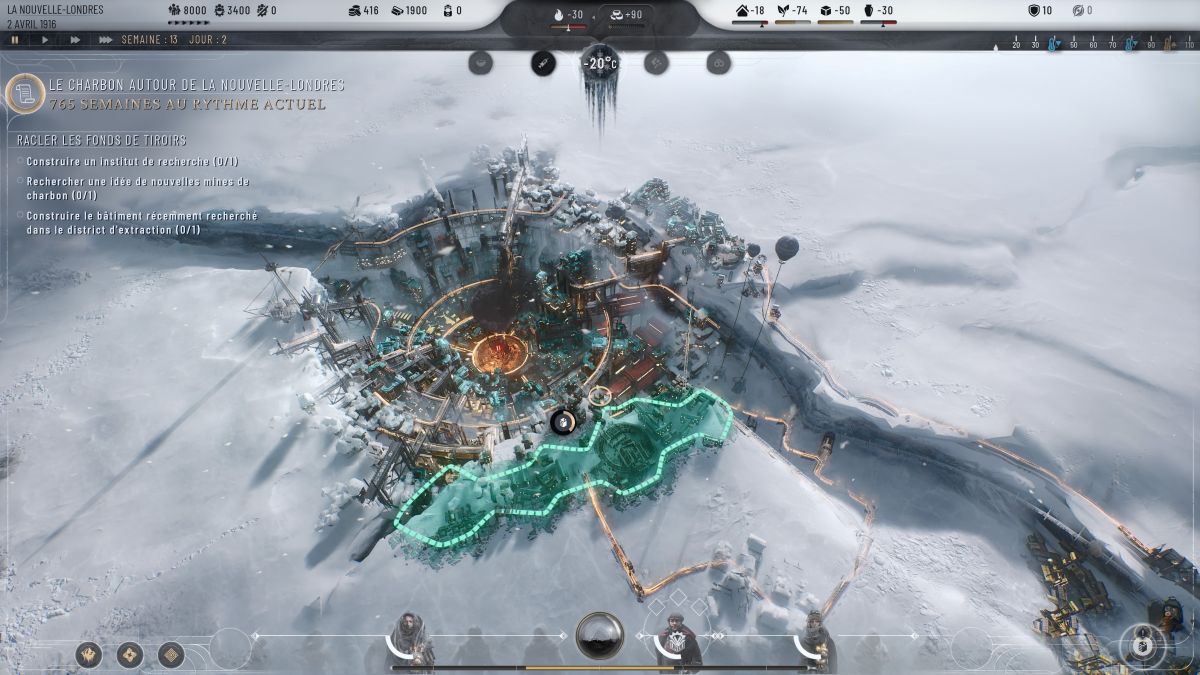Pause the game with the pause button
Viewport: 1200px width, 675px height.
coord(15,40)
